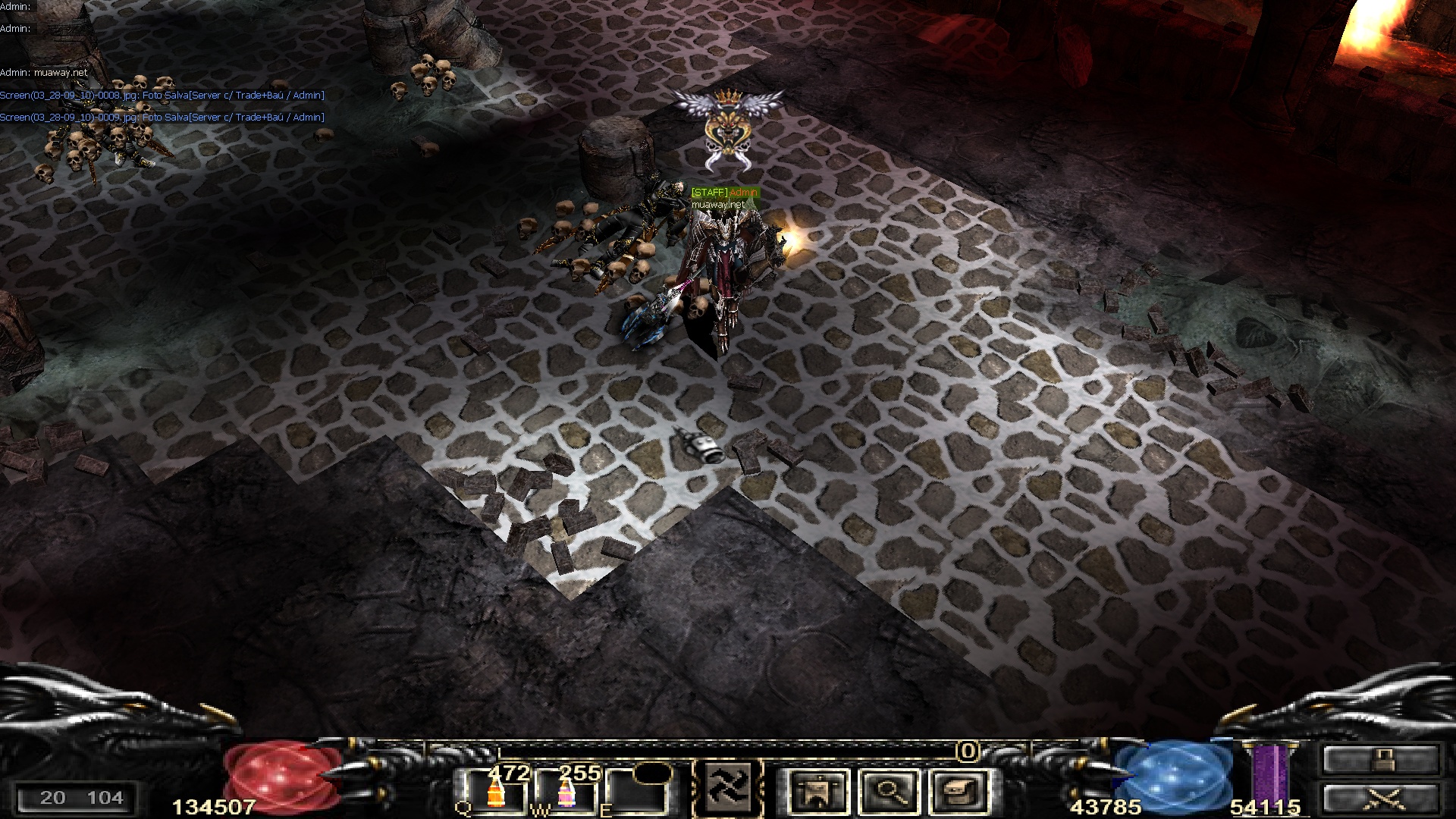Use the purple potion in the W slot
The image size is (1456, 819).
pos(566,792)
